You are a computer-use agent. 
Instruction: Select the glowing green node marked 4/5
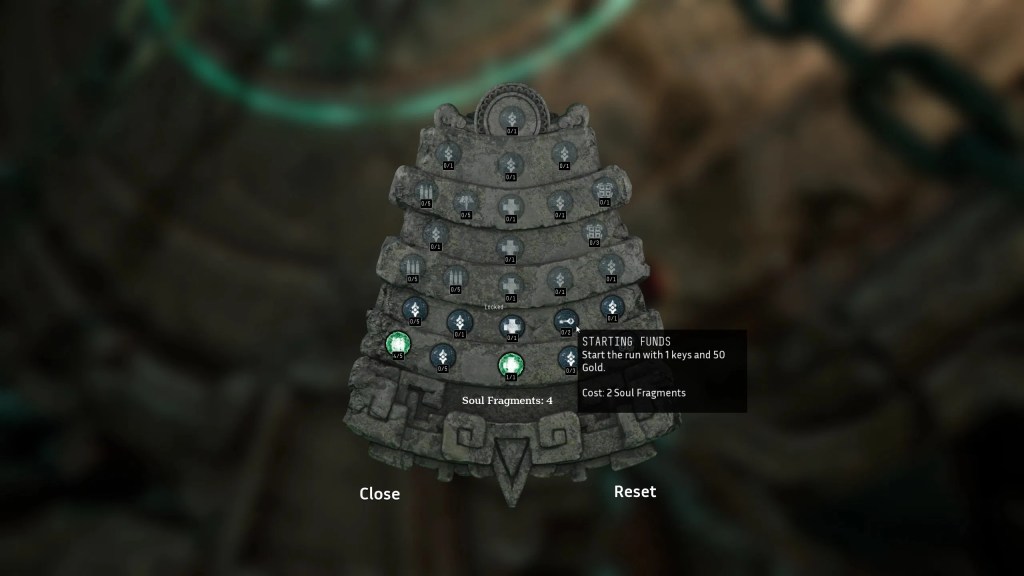(397, 344)
